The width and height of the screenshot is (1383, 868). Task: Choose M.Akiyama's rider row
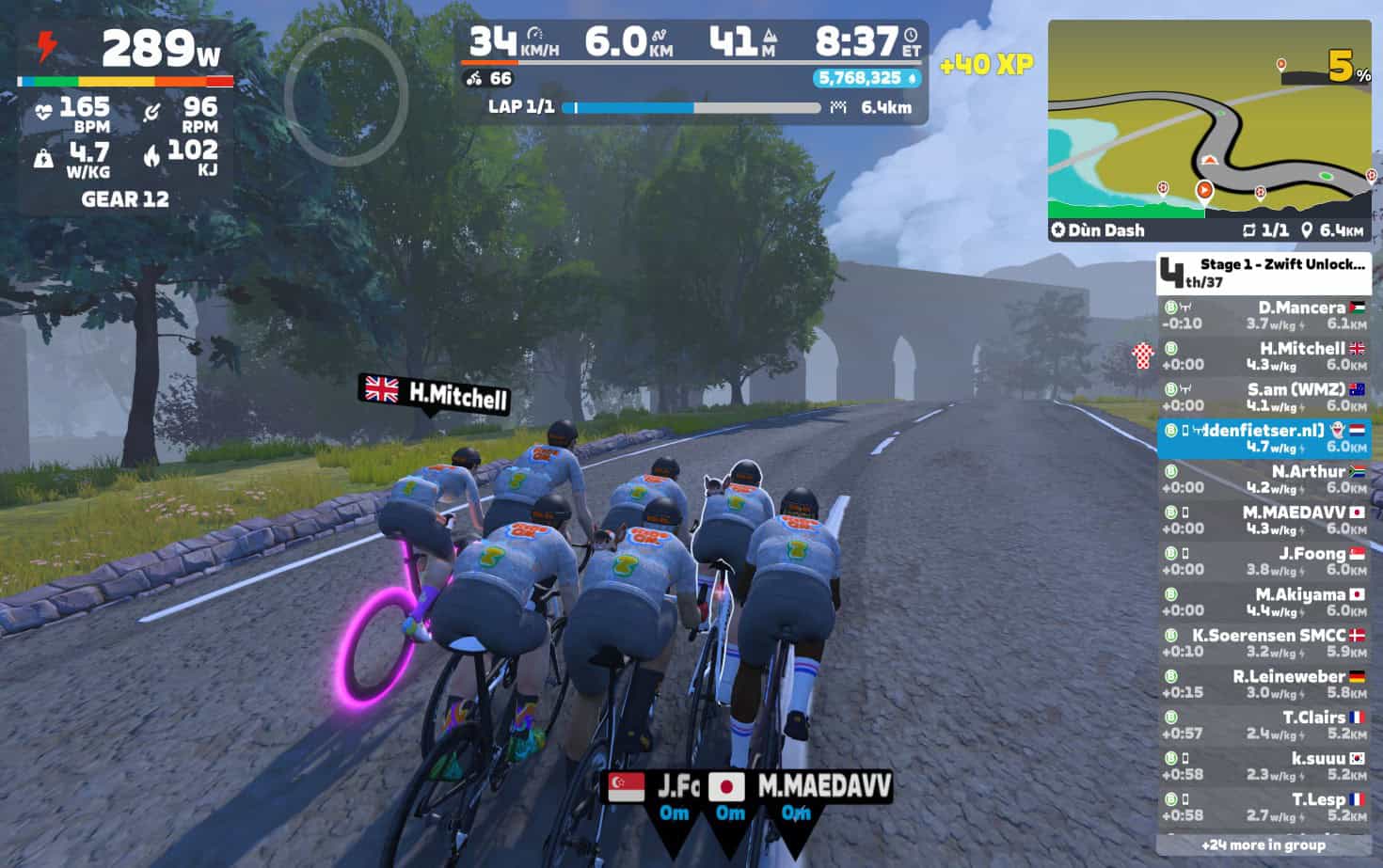coord(1263,602)
